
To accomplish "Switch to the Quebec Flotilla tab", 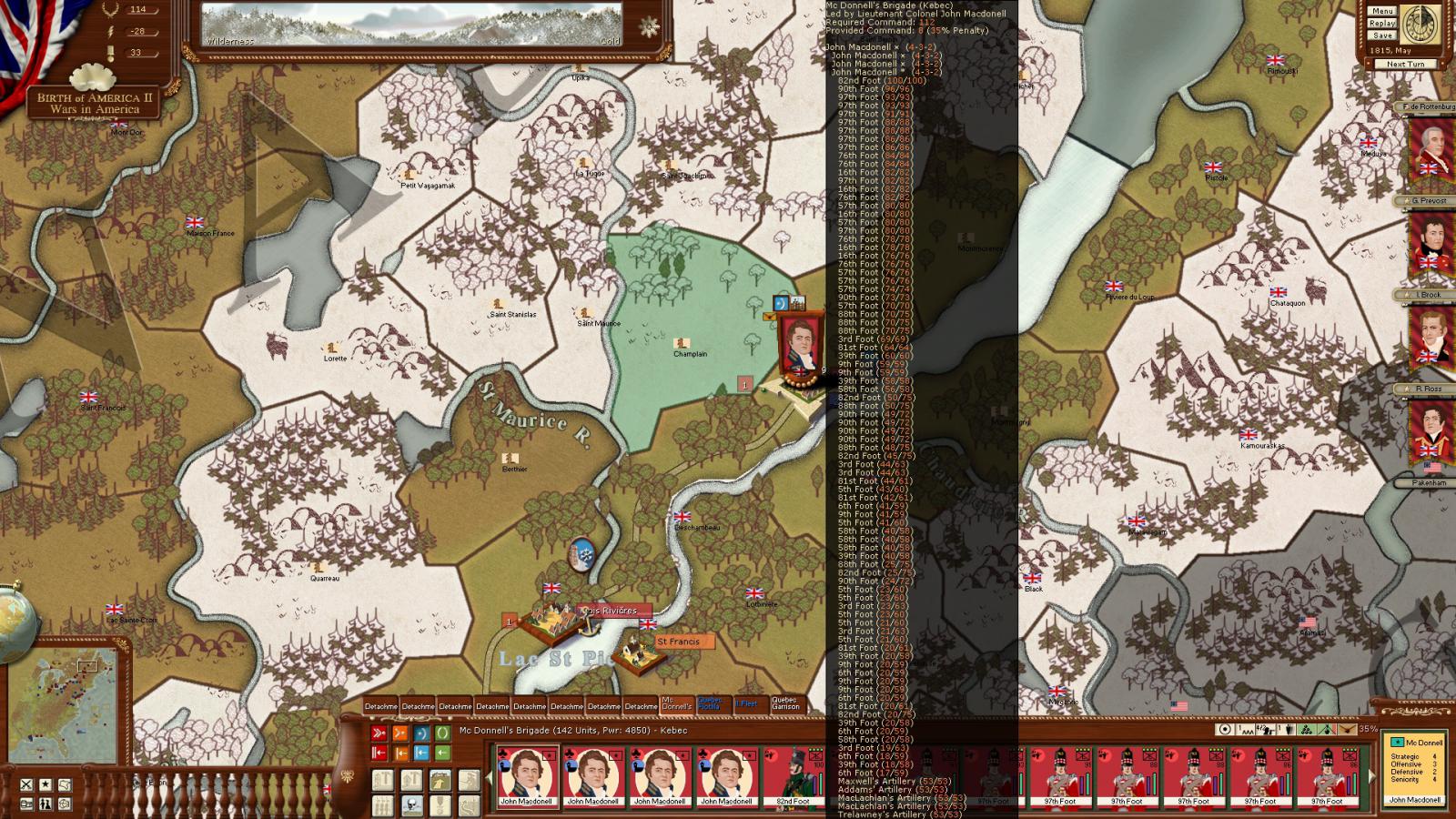I will [710, 703].
